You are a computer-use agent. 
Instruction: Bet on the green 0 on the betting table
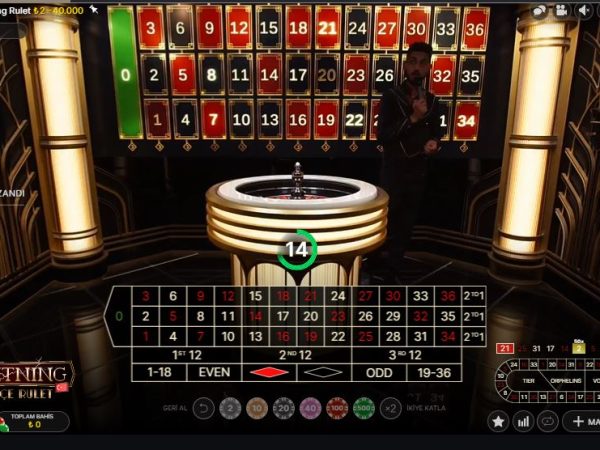[x=120, y=316]
